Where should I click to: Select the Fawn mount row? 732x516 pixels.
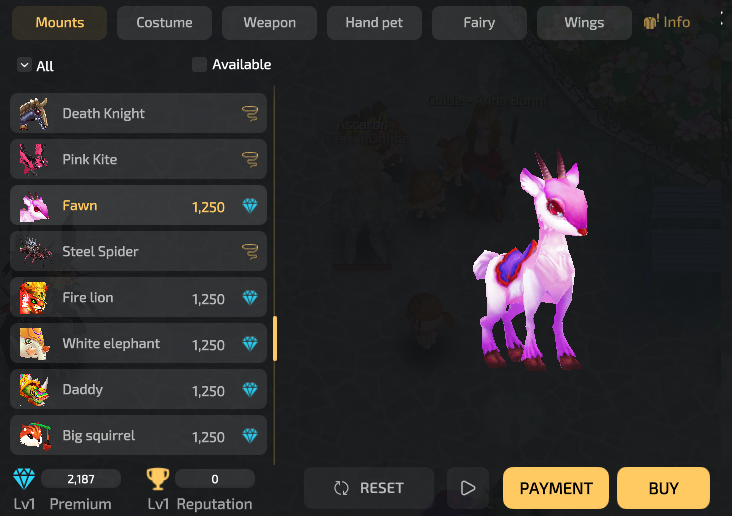point(138,205)
